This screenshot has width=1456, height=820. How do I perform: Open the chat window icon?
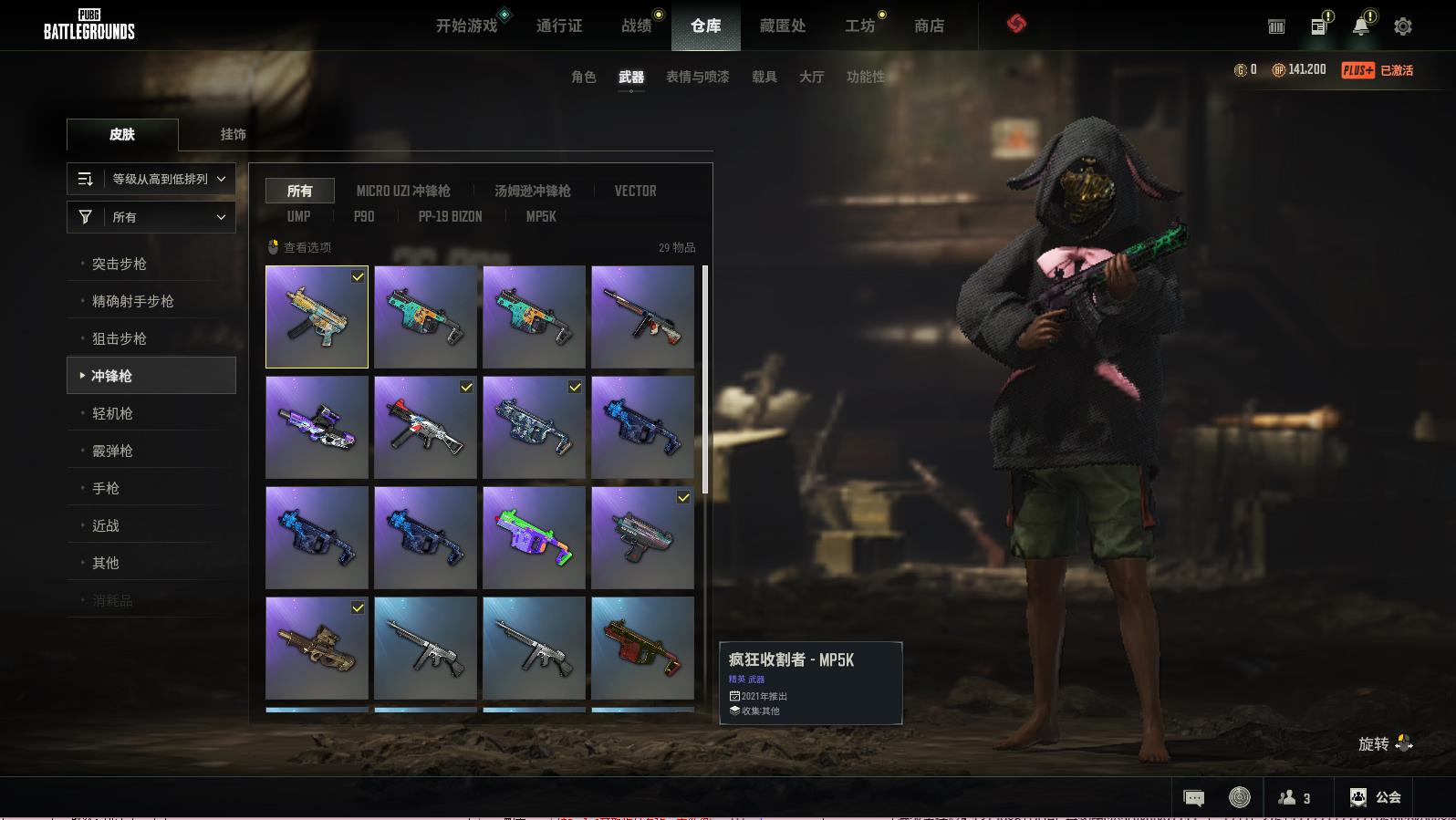(1193, 798)
